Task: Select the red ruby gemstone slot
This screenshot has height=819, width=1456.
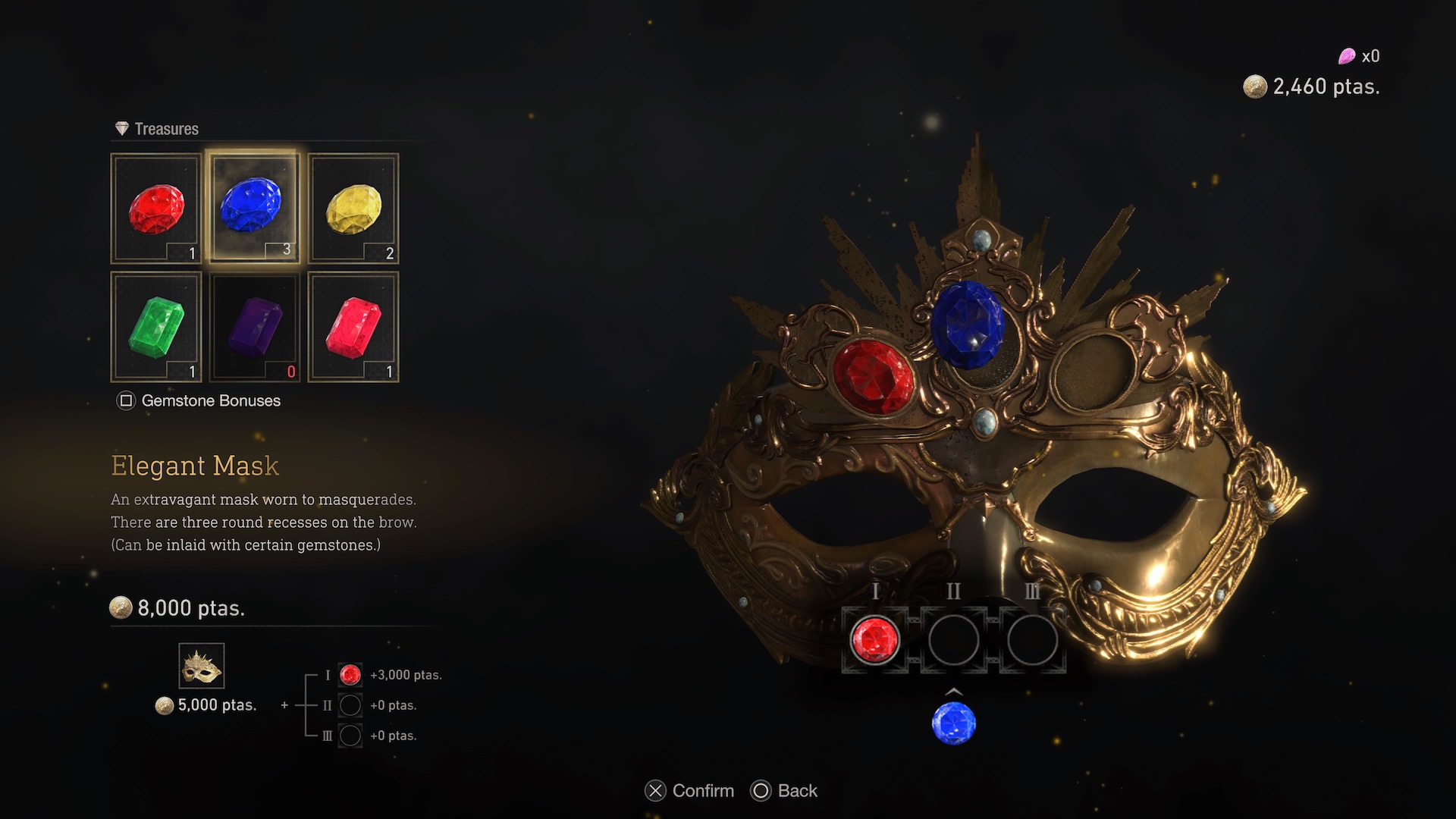Action: [156, 209]
